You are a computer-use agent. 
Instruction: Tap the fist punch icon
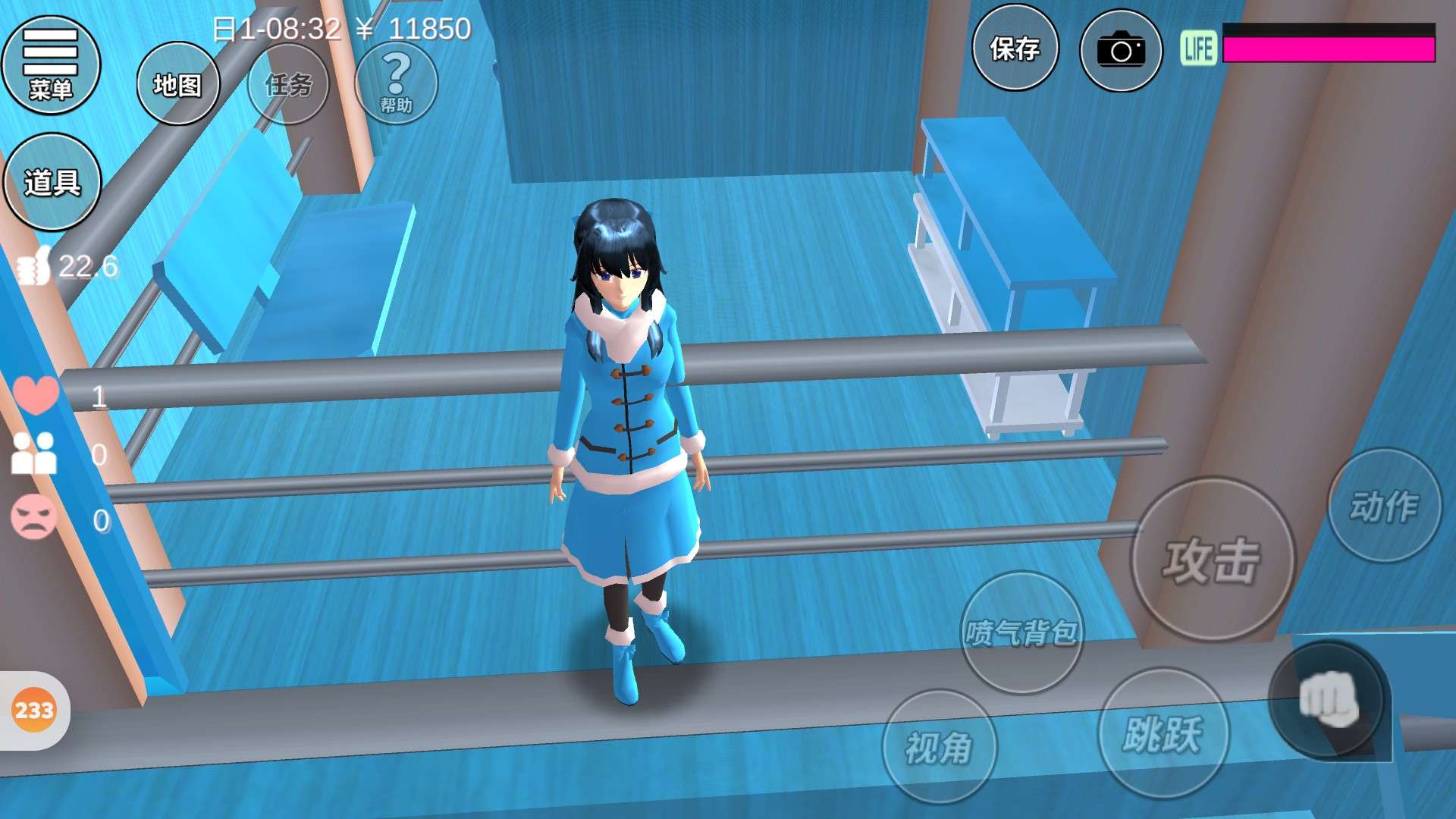(1327, 701)
